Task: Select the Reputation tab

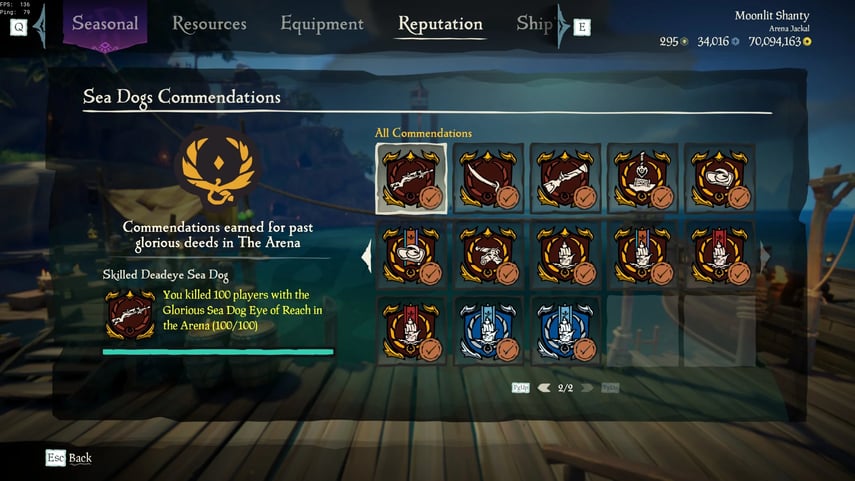Action: tap(440, 23)
